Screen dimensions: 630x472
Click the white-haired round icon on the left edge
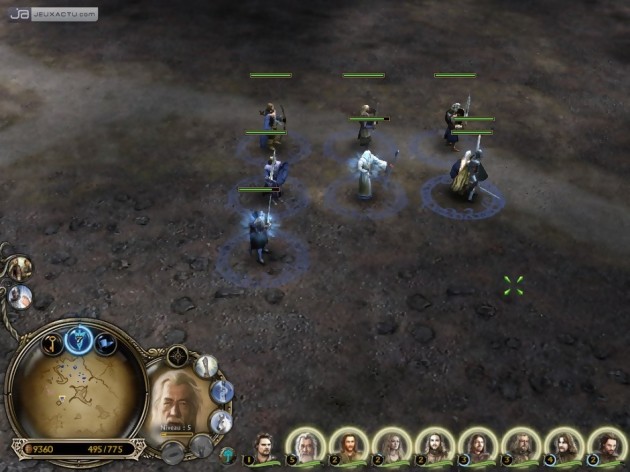click(19, 296)
